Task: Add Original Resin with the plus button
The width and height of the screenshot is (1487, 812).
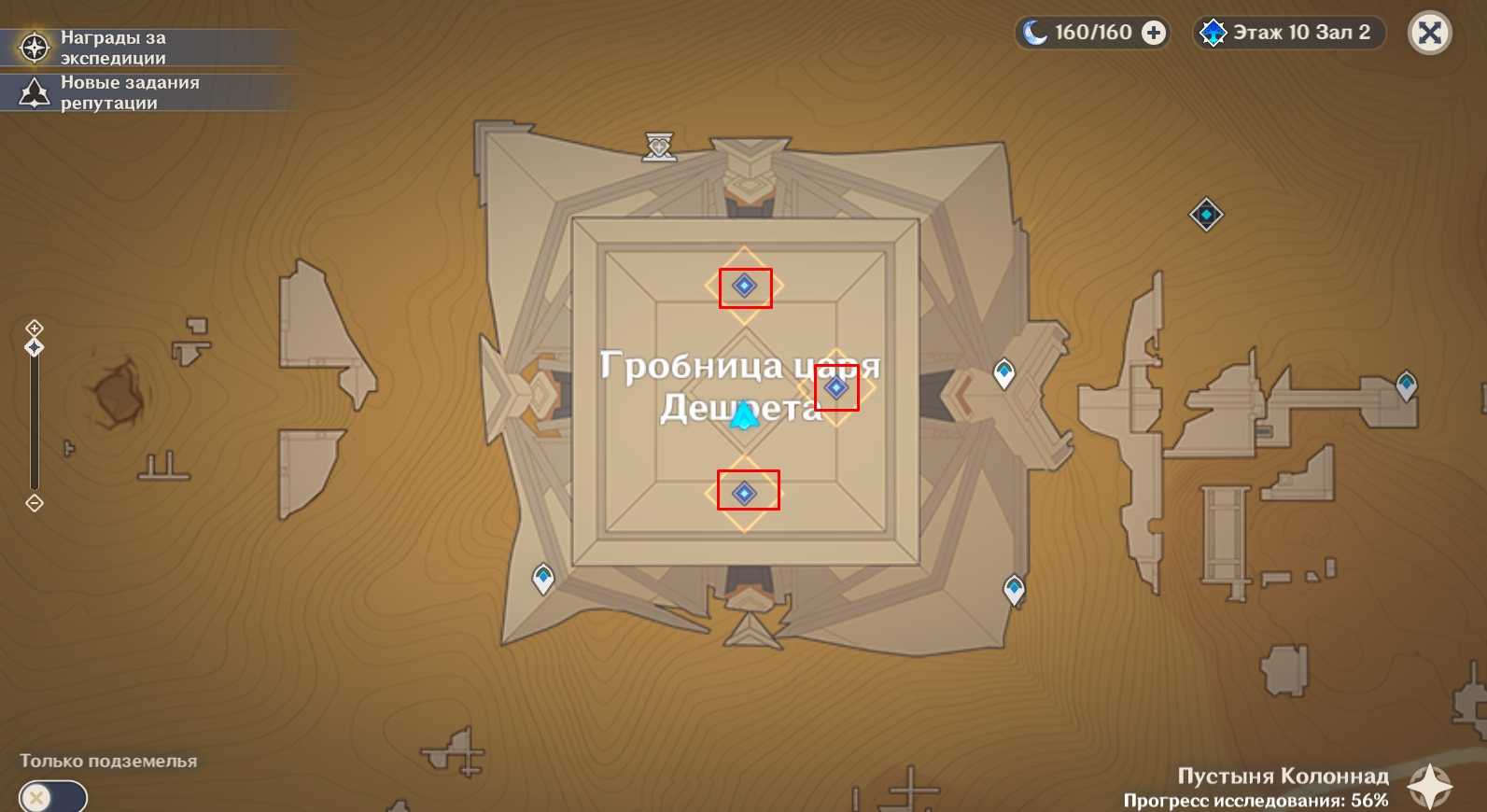Action: [x=1155, y=33]
